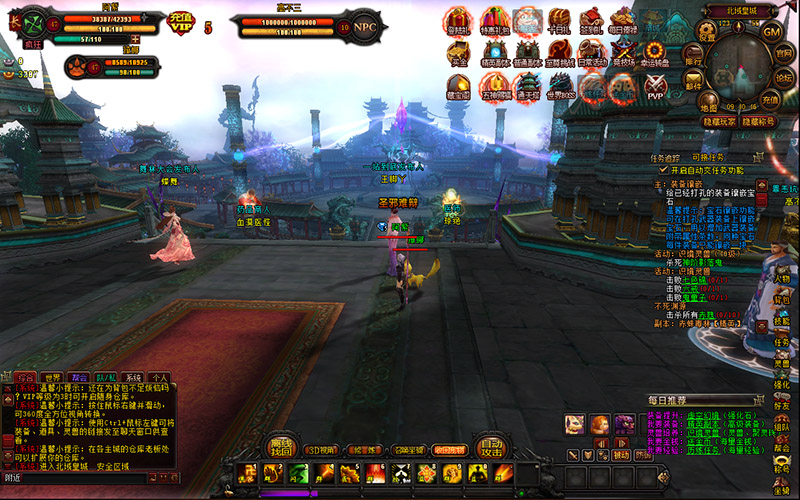
Task: Open the 竞技场 arena icon
Action: (x=623, y=54)
